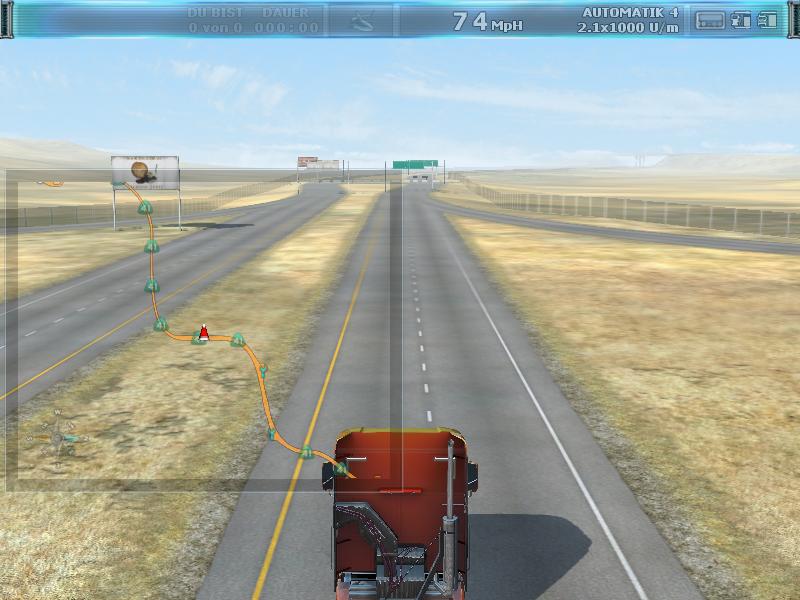Select the red truck marker on the map
Image resolution: width=800 pixels, height=600 pixels.
(x=203, y=331)
